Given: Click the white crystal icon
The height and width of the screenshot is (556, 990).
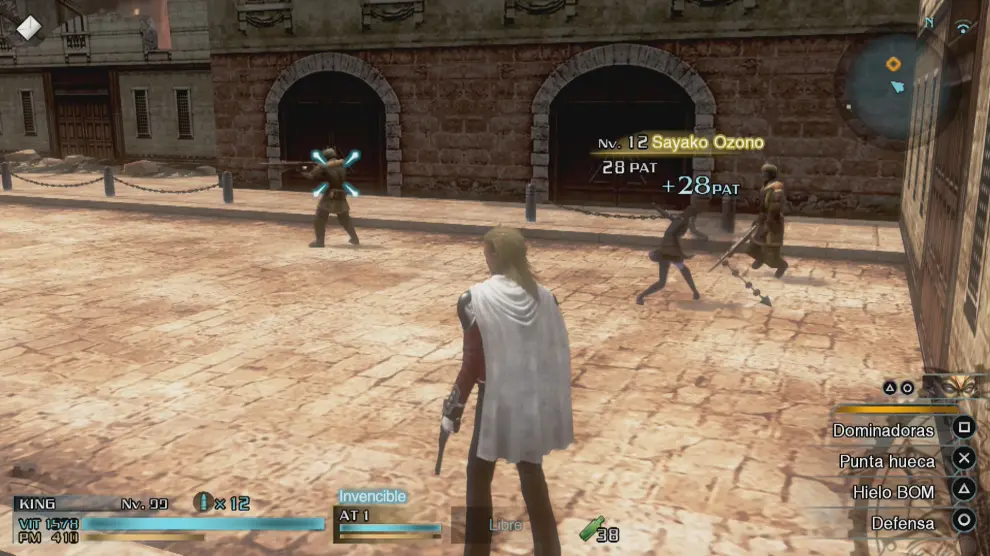Looking at the screenshot, I should tap(28, 26).
